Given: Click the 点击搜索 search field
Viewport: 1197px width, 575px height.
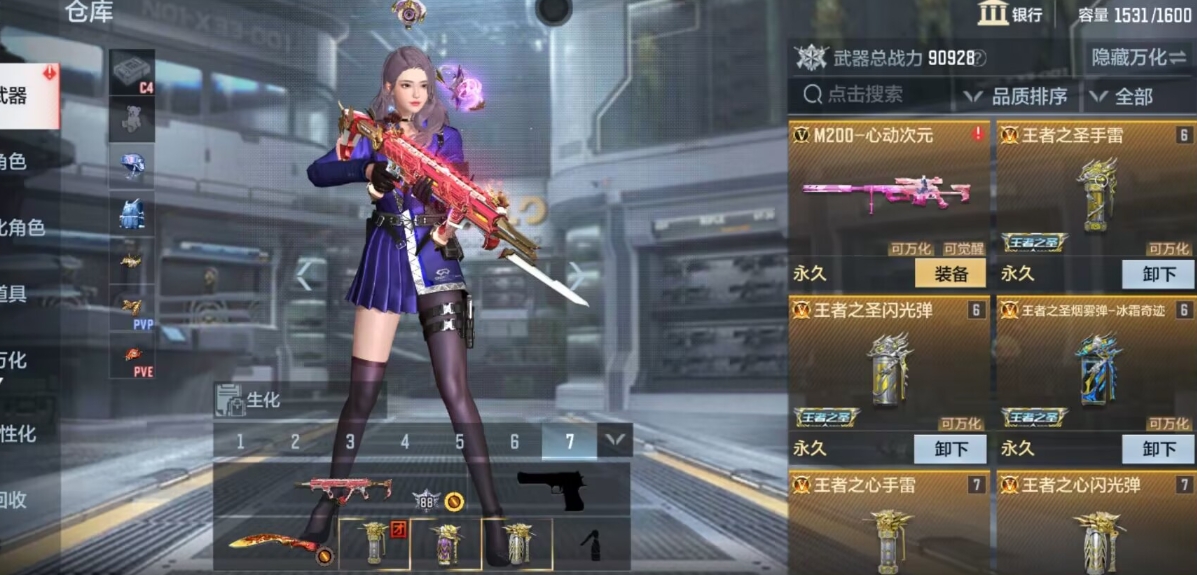Looking at the screenshot, I should click(x=868, y=95).
